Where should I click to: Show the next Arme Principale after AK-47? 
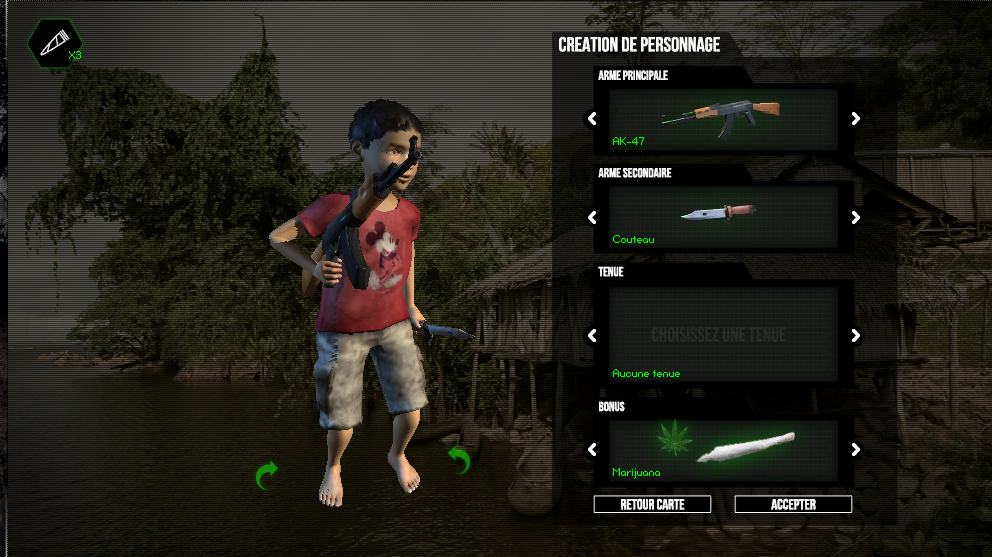click(x=856, y=119)
